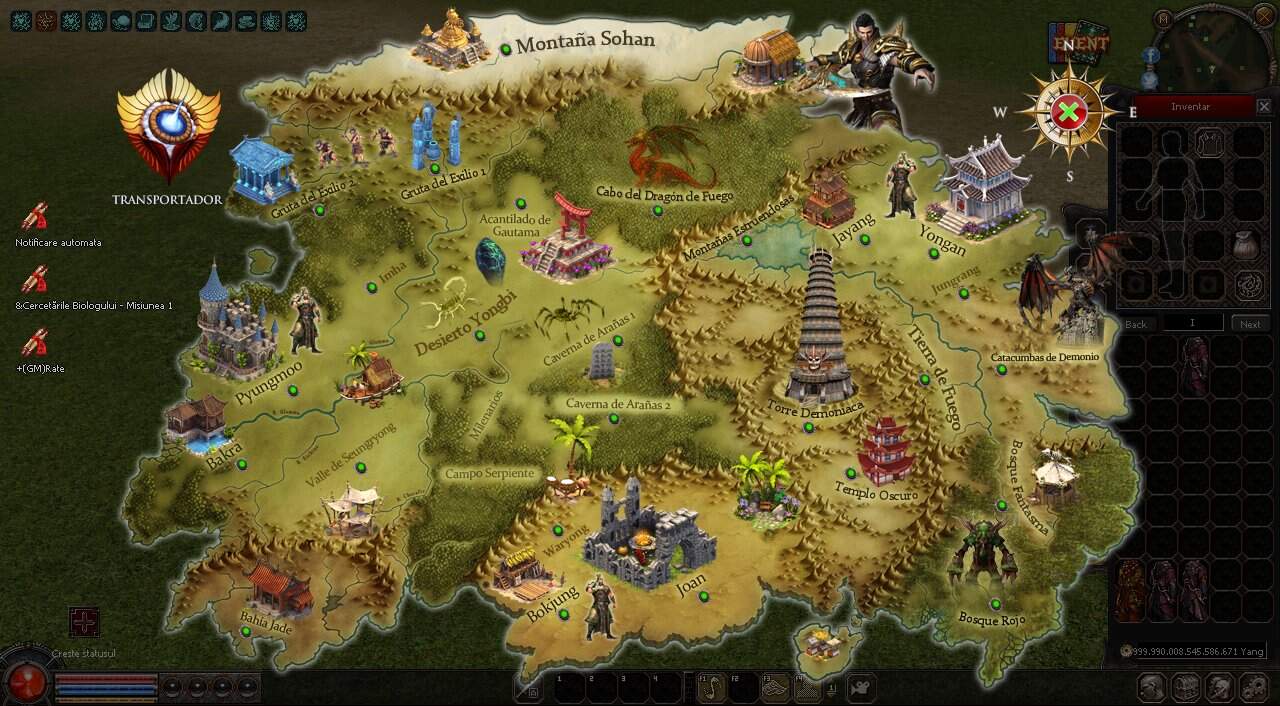Open Cercetările Biologului Misiunea 1 quest scroll

click(x=35, y=280)
